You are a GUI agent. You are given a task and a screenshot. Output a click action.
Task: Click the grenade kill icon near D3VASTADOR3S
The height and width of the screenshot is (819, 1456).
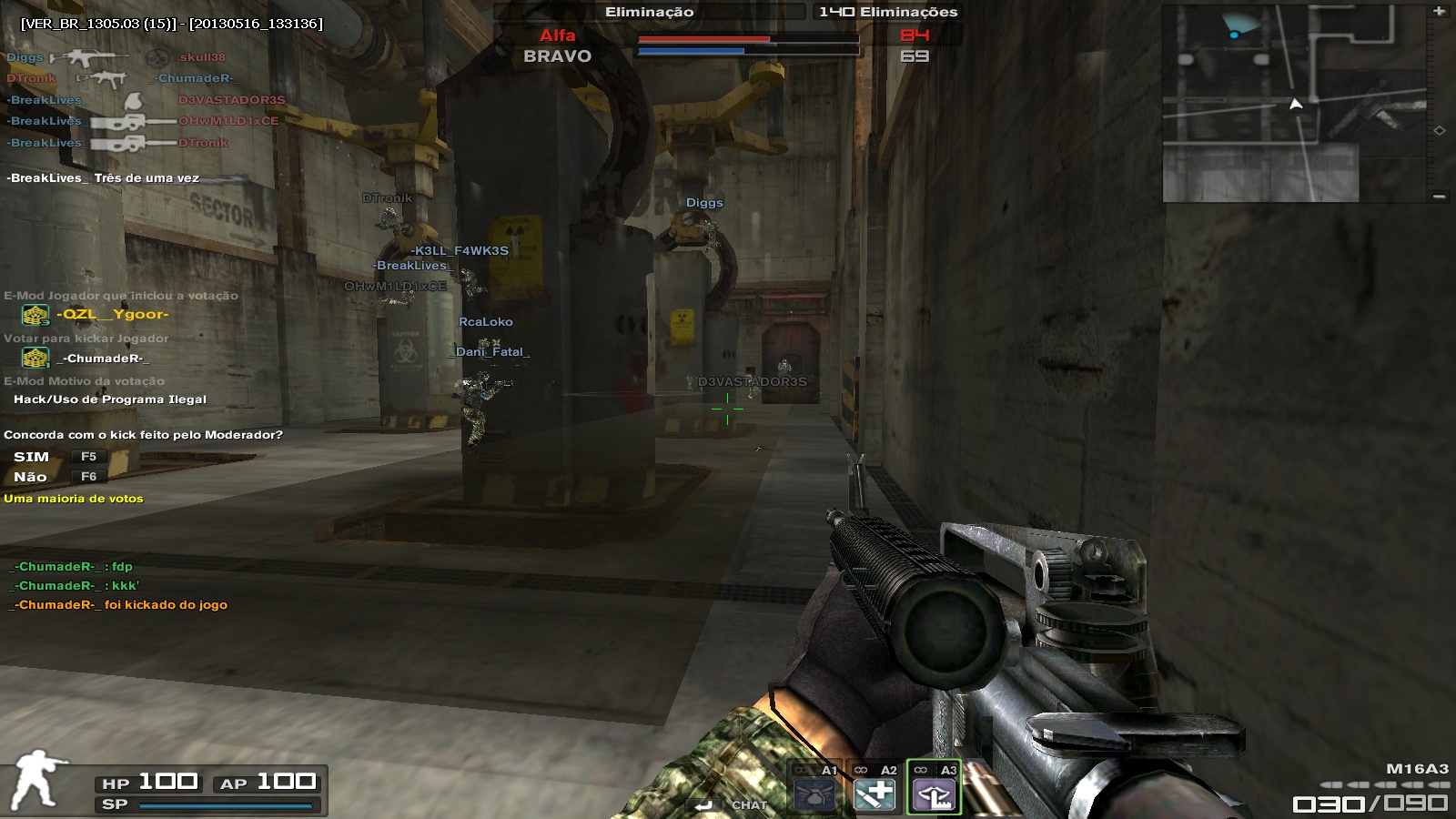(x=133, y=101)
